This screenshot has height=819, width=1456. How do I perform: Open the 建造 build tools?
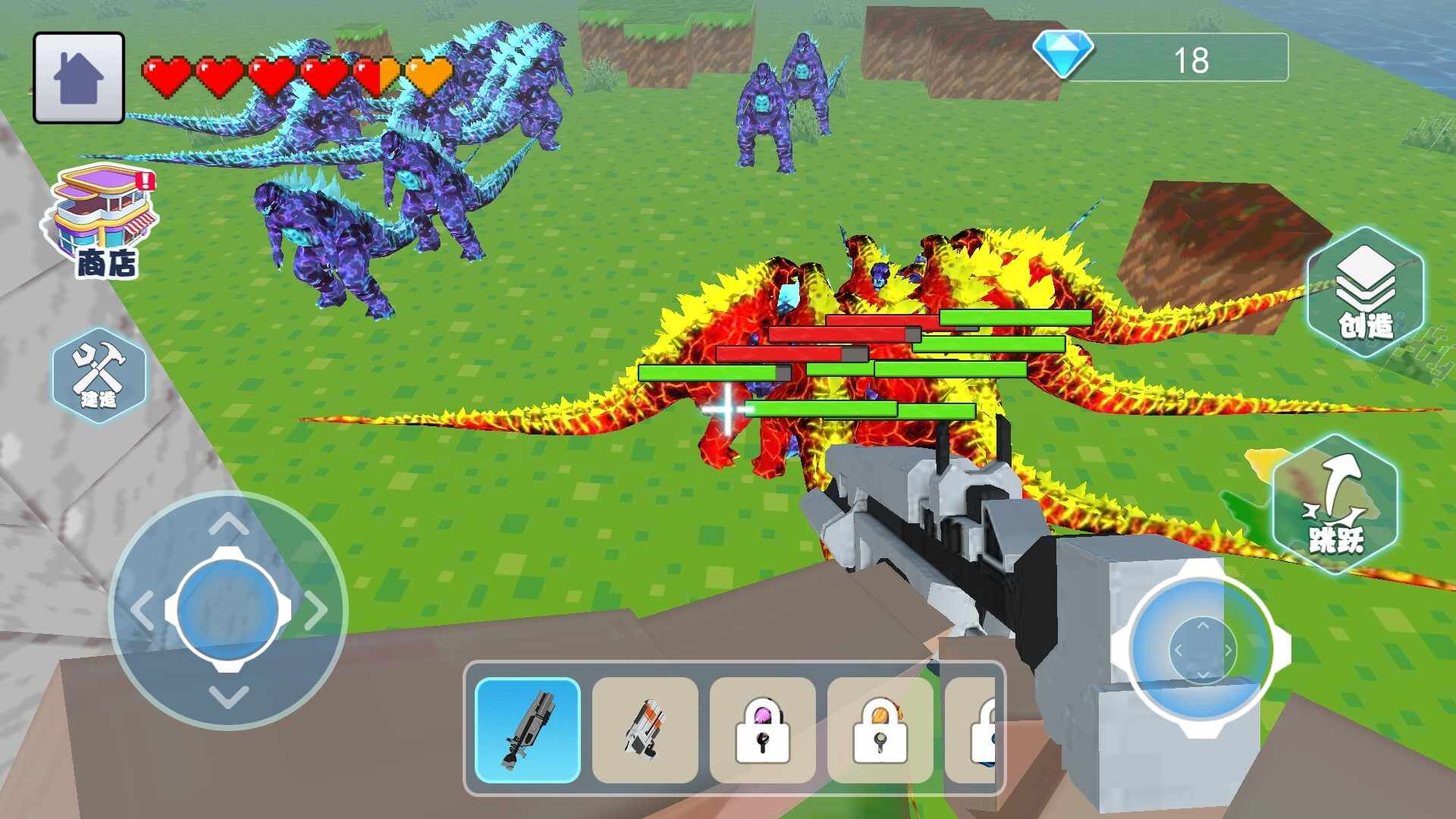[99, 375]
